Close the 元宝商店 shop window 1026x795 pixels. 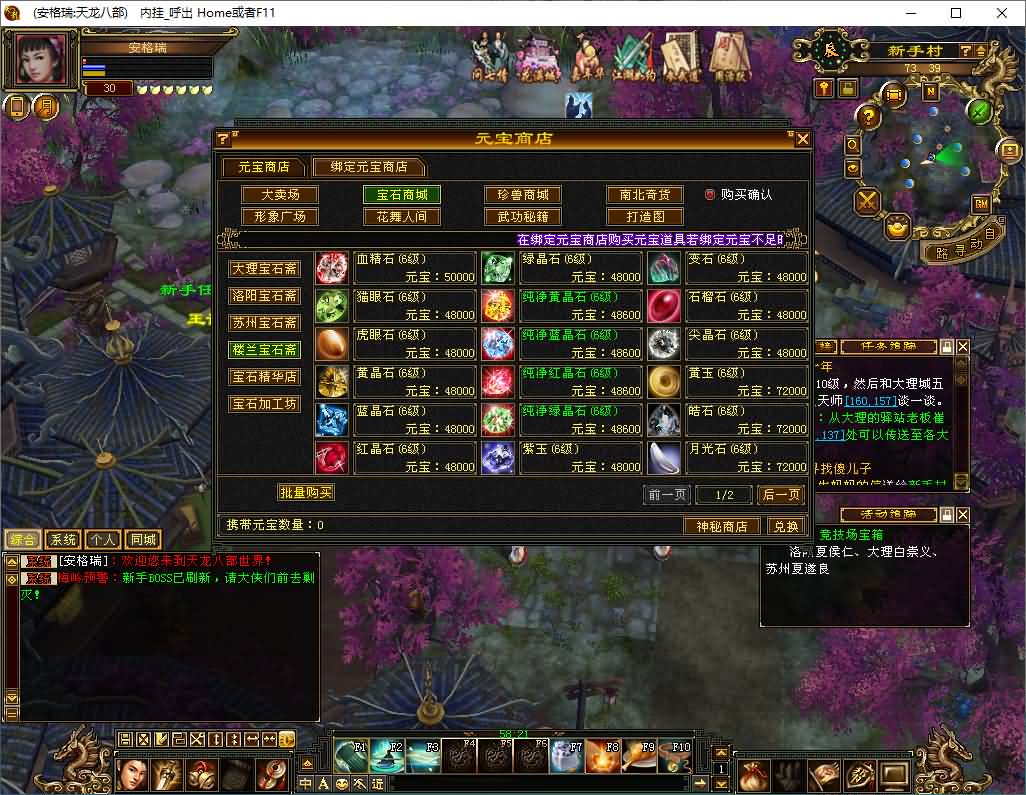[x=802, y=139]
